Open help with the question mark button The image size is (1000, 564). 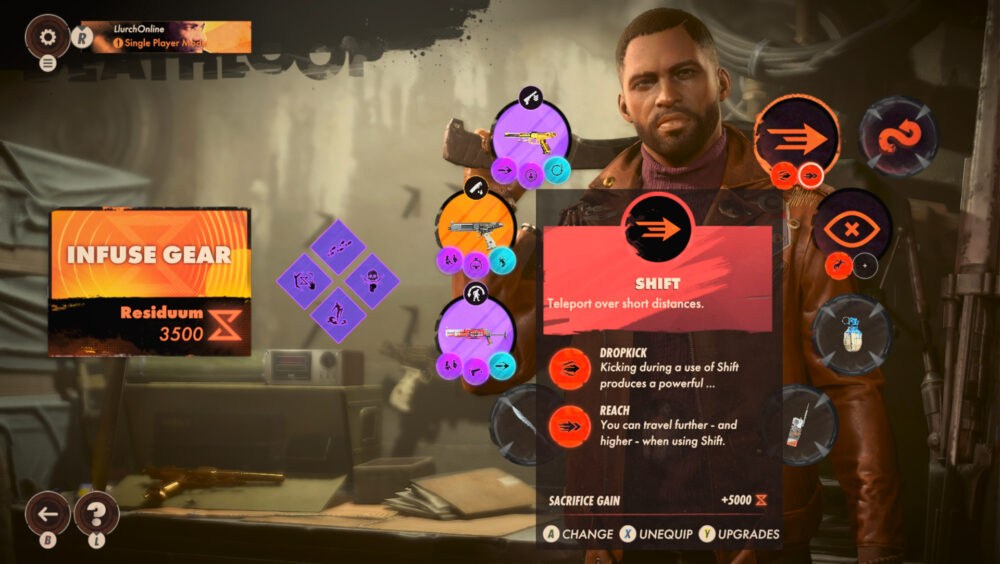pos(96,514)
